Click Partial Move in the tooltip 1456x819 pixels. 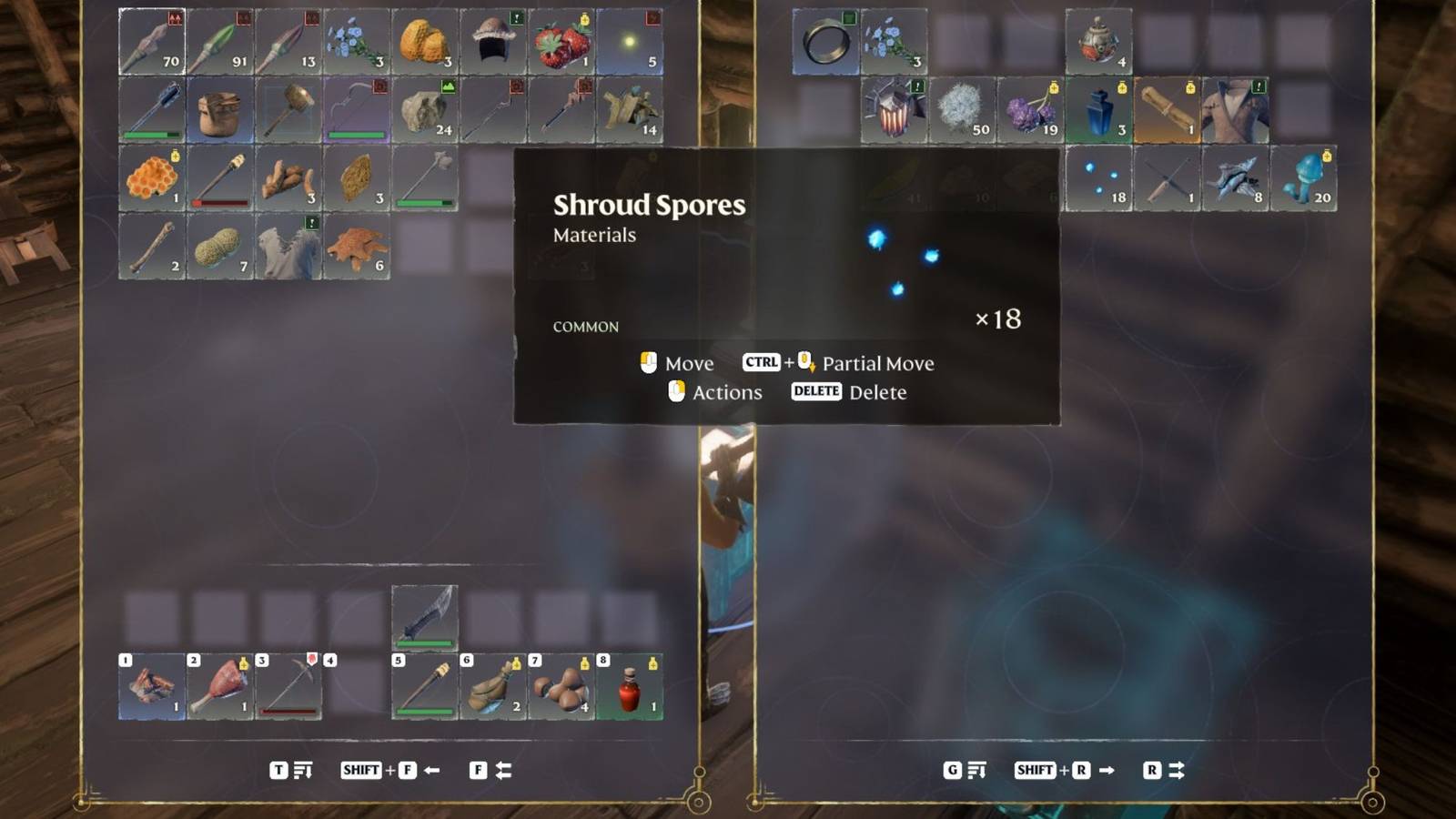coord(878,363)
